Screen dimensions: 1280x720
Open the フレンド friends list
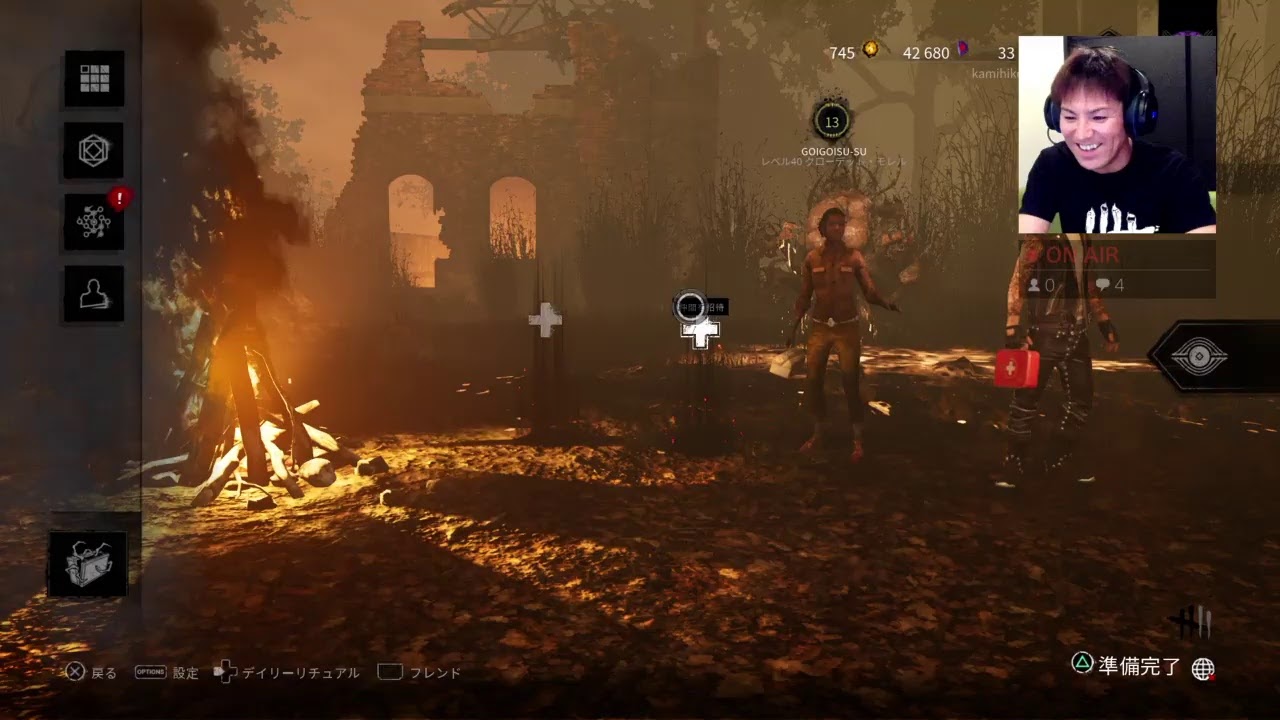(x=420, y=673)
